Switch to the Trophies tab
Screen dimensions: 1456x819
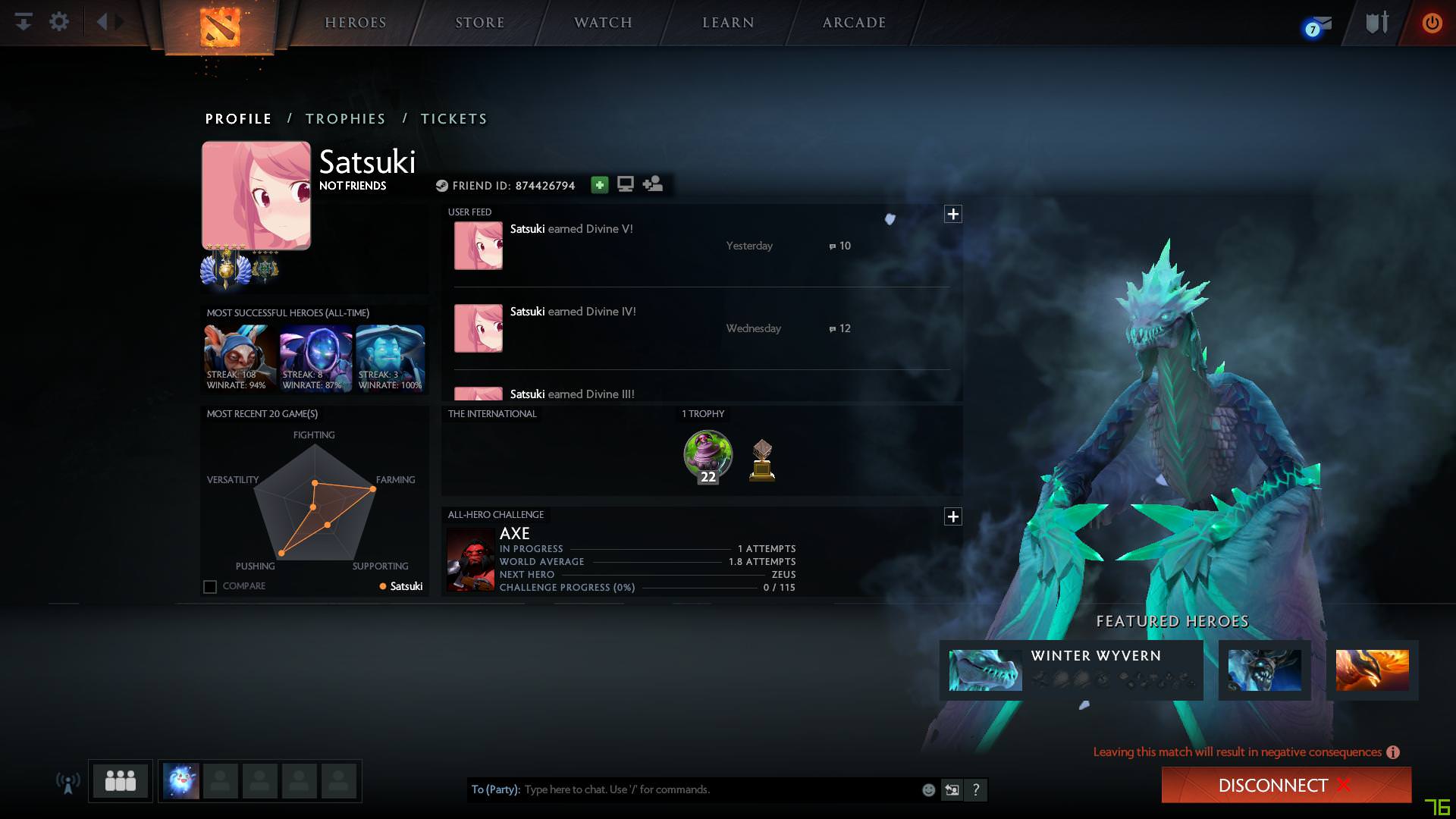click(x=346, y=119)
